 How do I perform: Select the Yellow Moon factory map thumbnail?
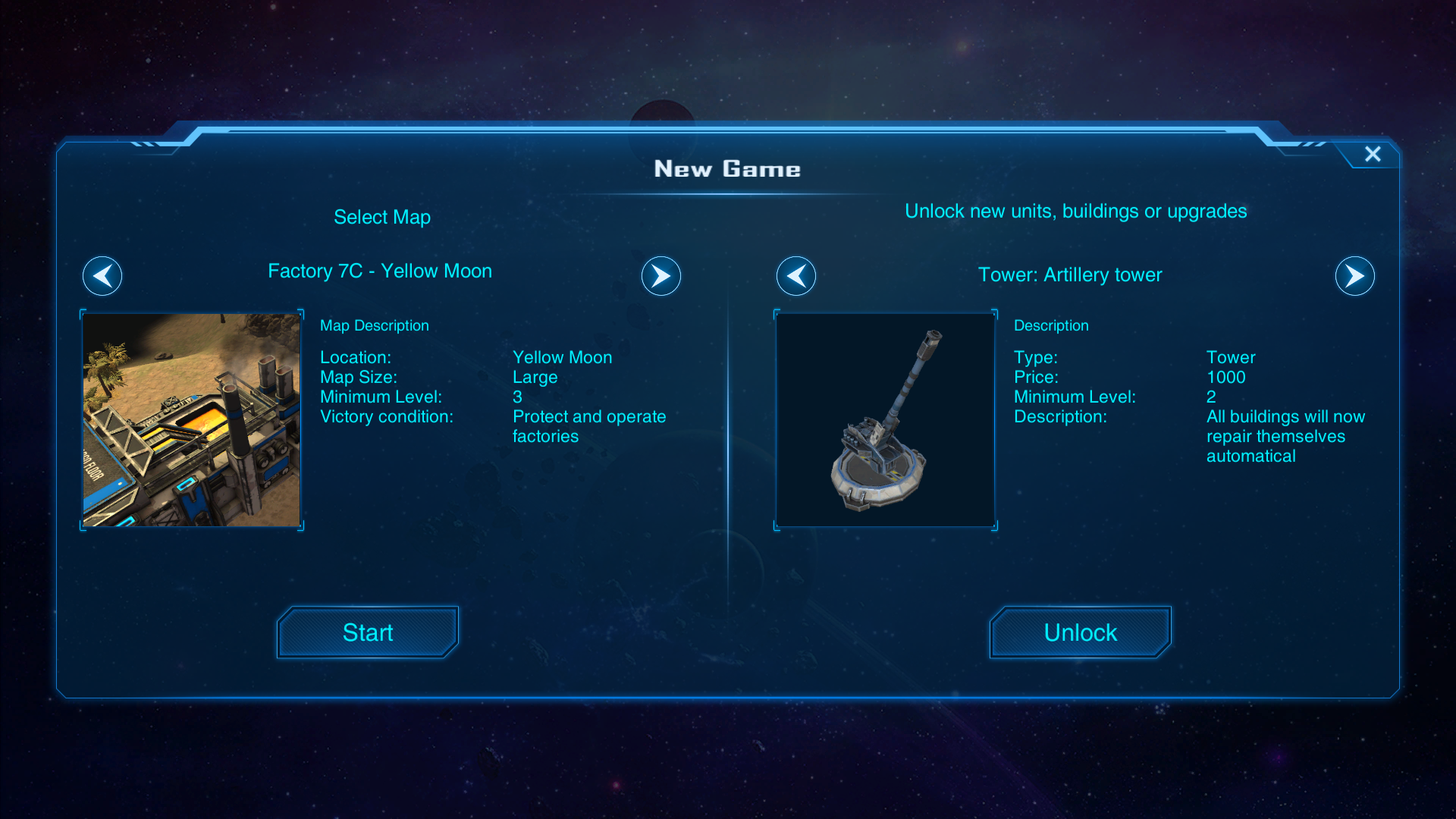tap(192, 420)
